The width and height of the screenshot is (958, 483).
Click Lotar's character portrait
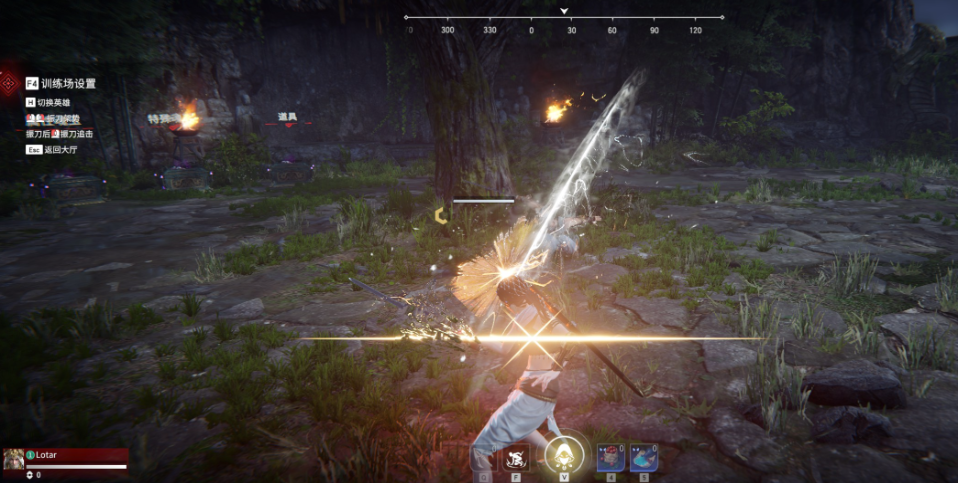[x=14, y=459]
